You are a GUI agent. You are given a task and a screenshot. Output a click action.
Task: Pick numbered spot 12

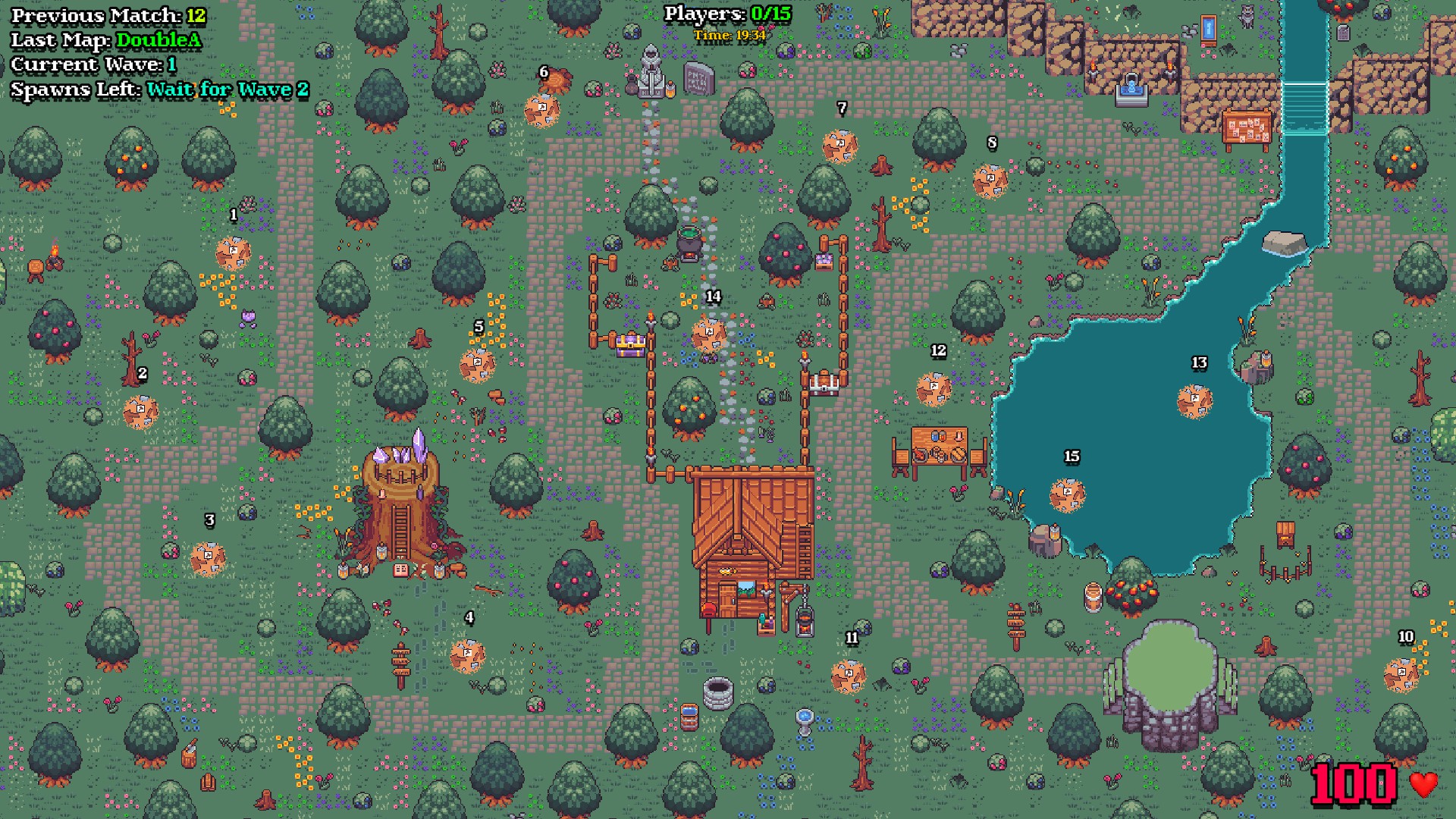point(934,389)
